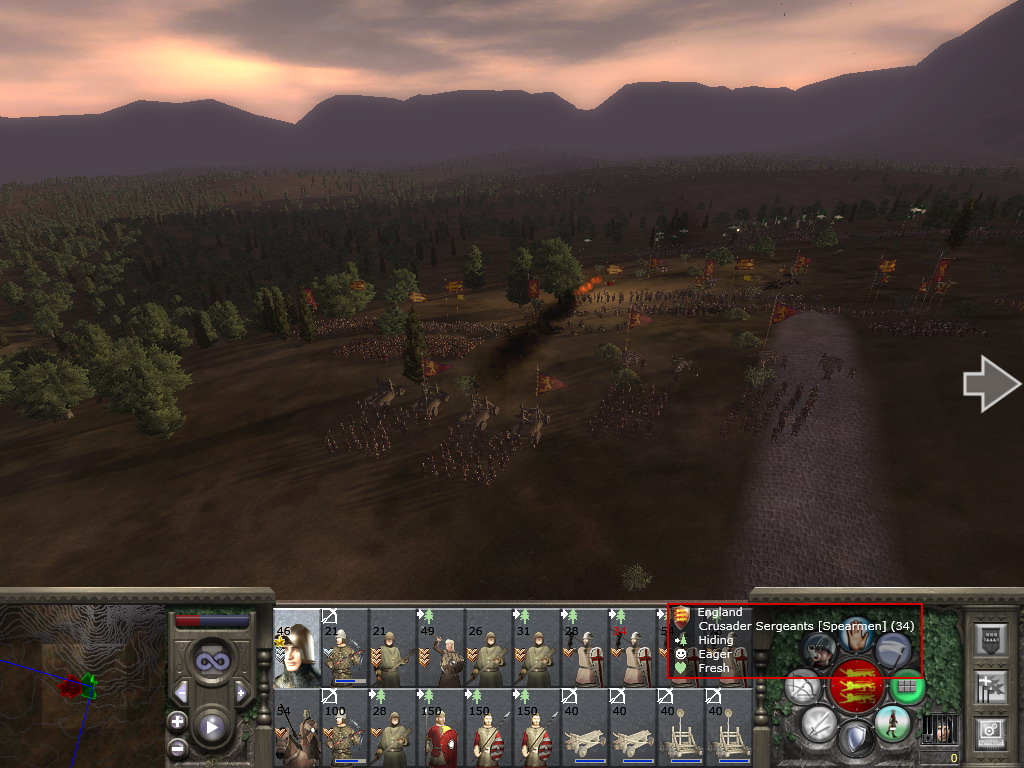
Task: Start the battle with the play button
Action: (x=210, y=727)
